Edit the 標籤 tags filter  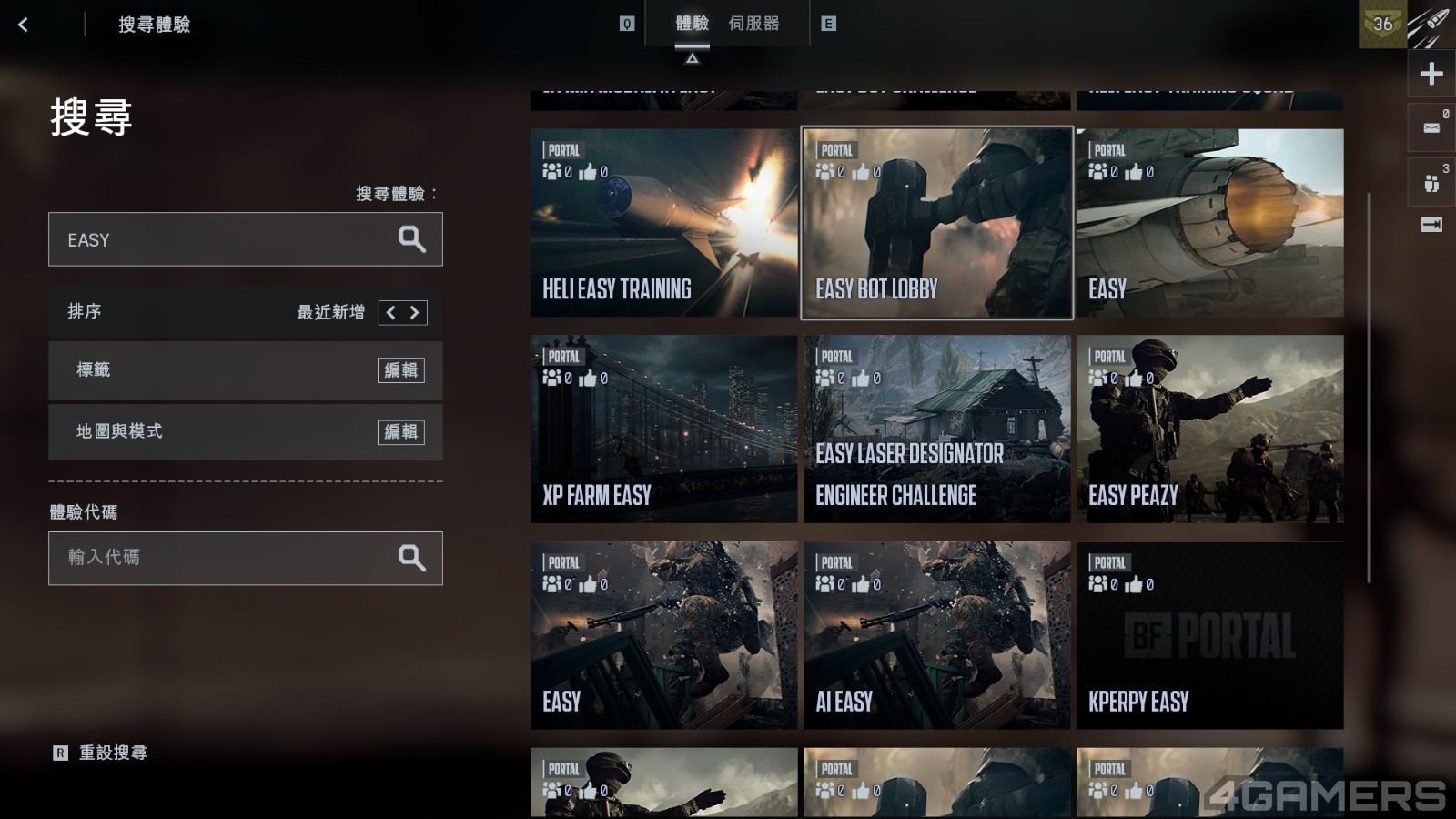click(x=400, y=370)
